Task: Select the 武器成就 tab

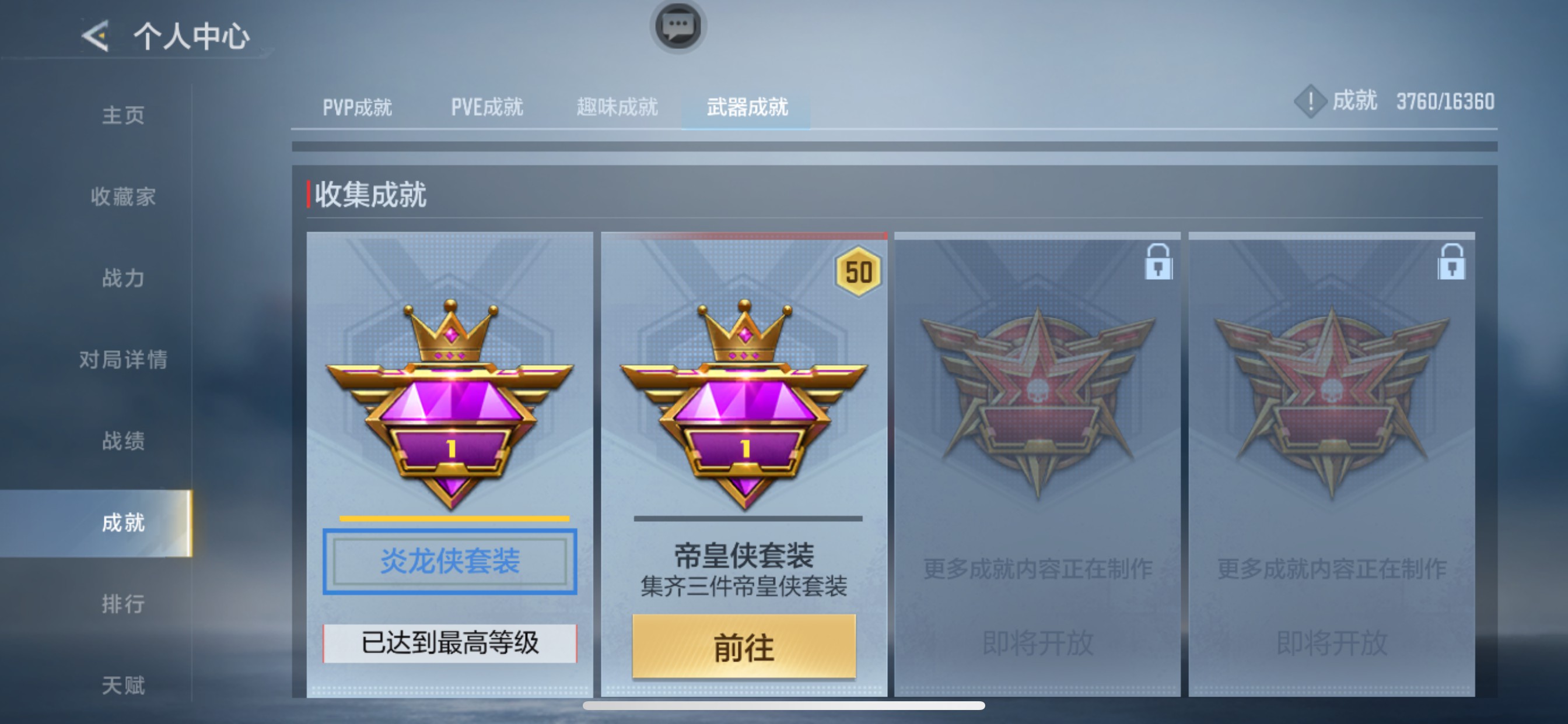Action: tap(747, 108)
